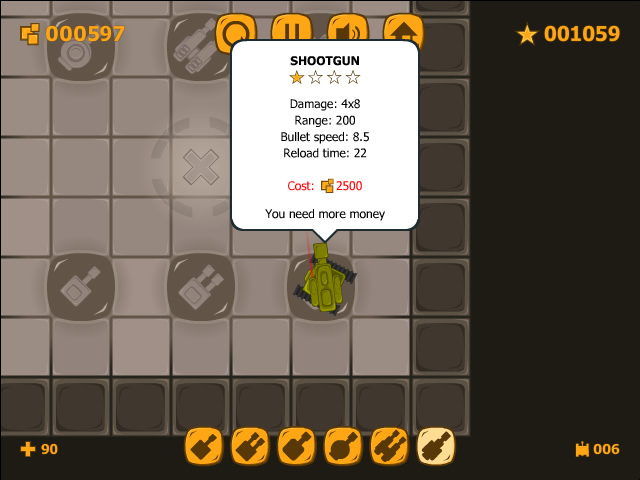This screenshot has height=480, width=640.
Task: Select the highlighted shotgun turret icon
Action: [435, 446]
